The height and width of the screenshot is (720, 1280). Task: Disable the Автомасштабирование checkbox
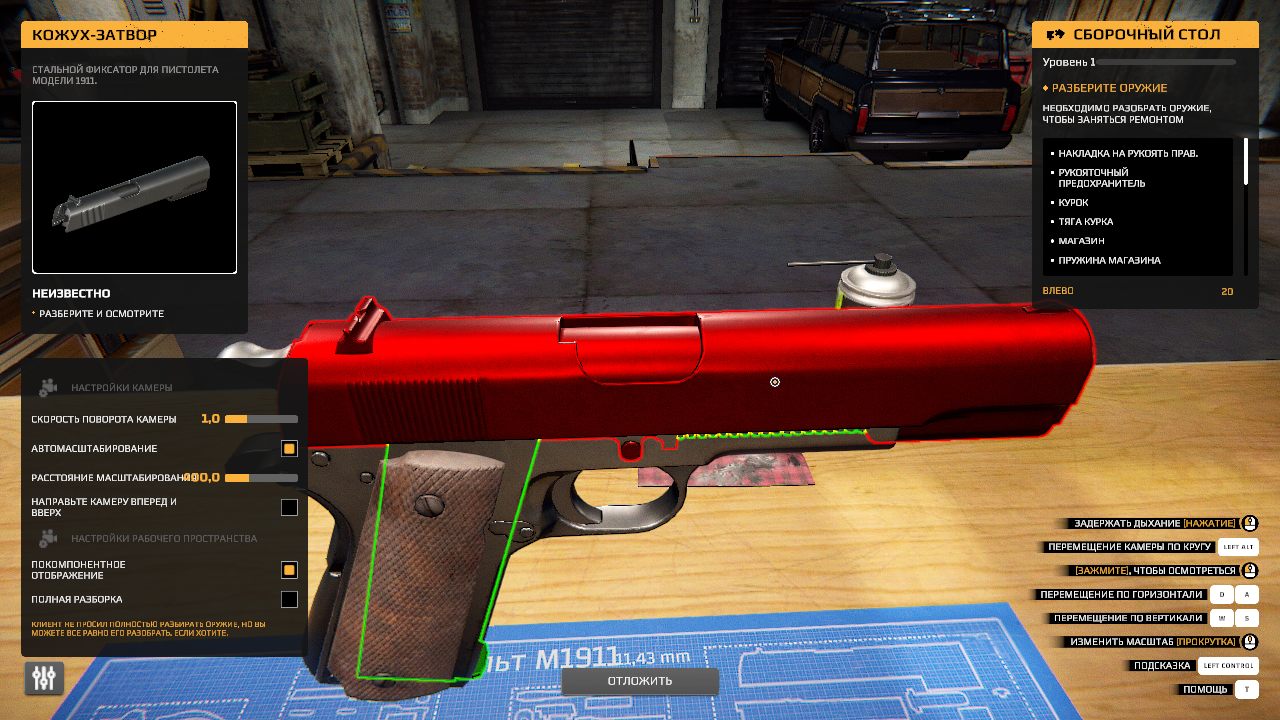tap(289, 449)
